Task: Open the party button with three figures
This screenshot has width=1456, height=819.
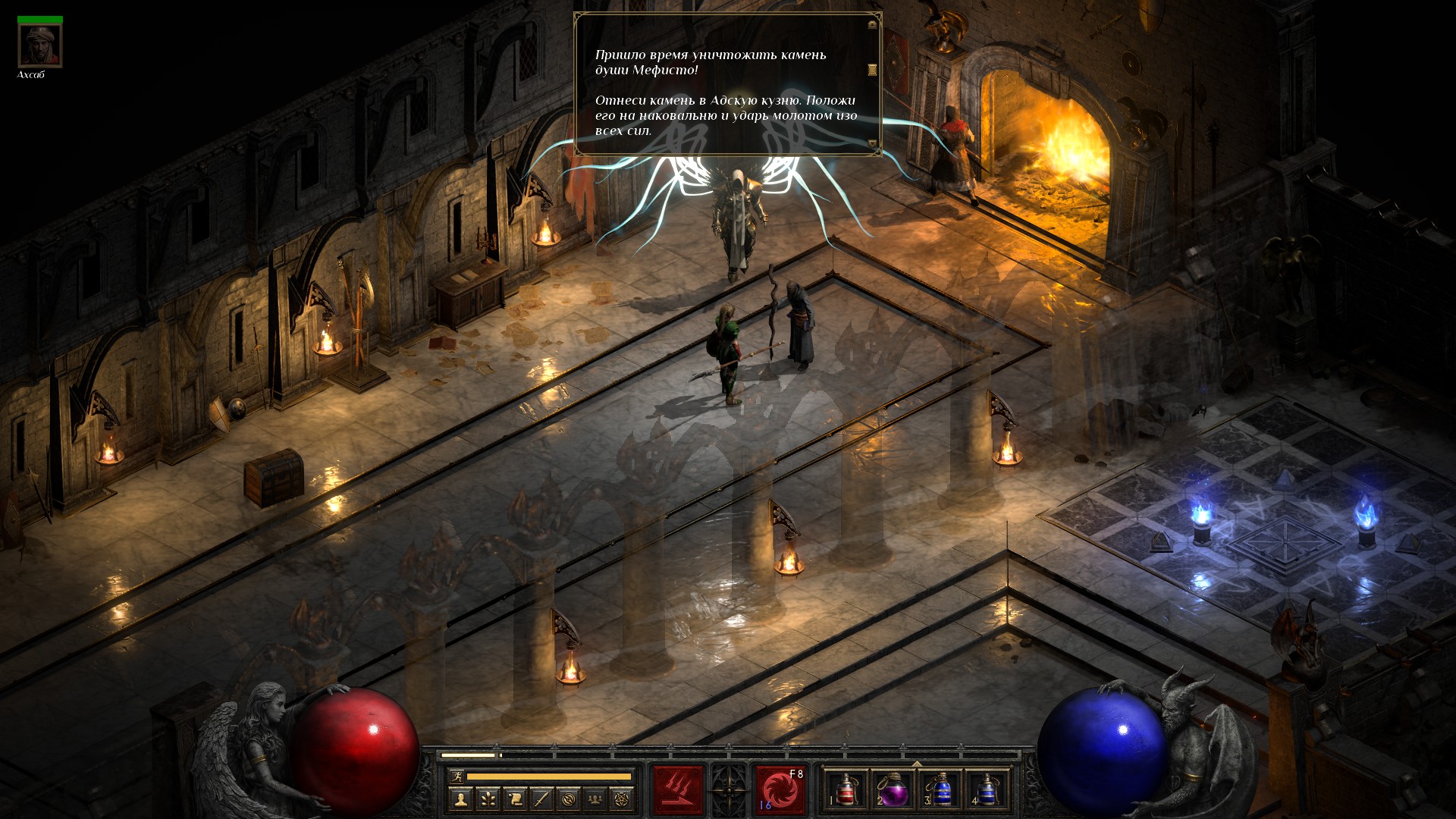Action: (596, 799)
